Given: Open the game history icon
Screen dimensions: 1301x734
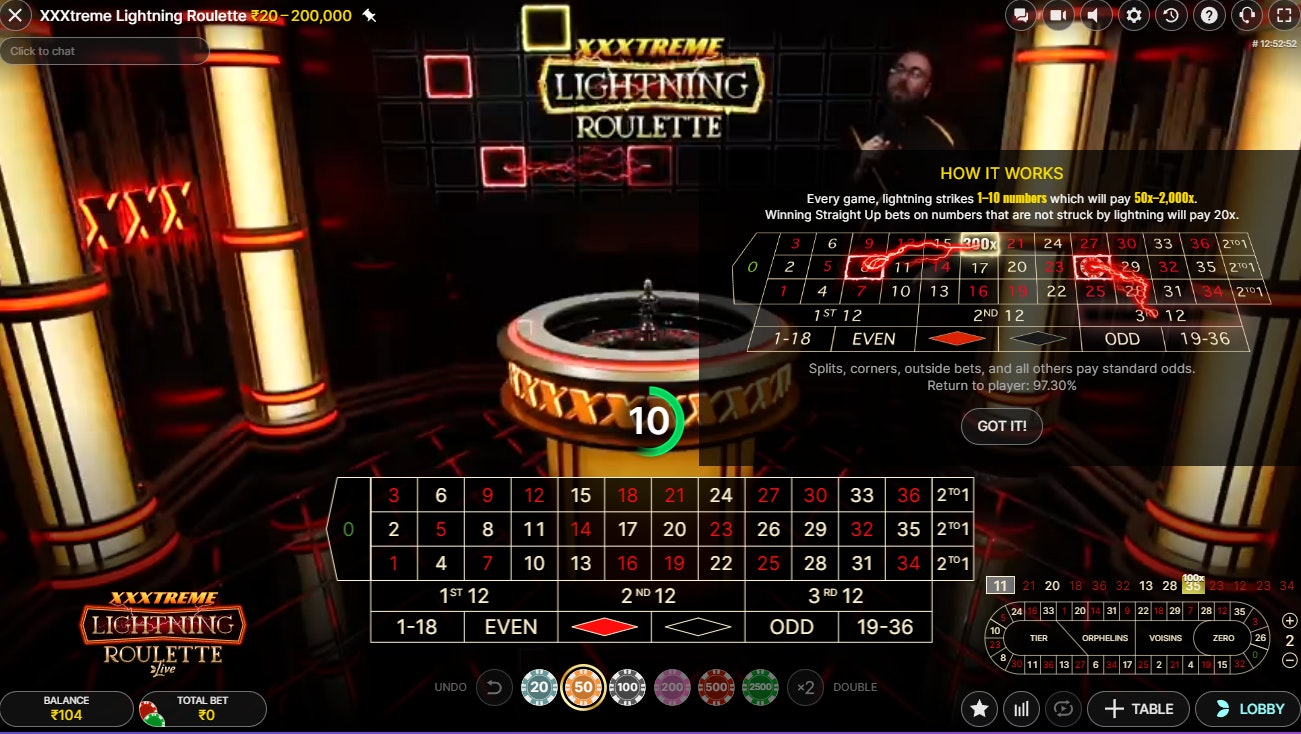Looking at the screenshot, I should pyautogui.click(x=1170, y=15).
